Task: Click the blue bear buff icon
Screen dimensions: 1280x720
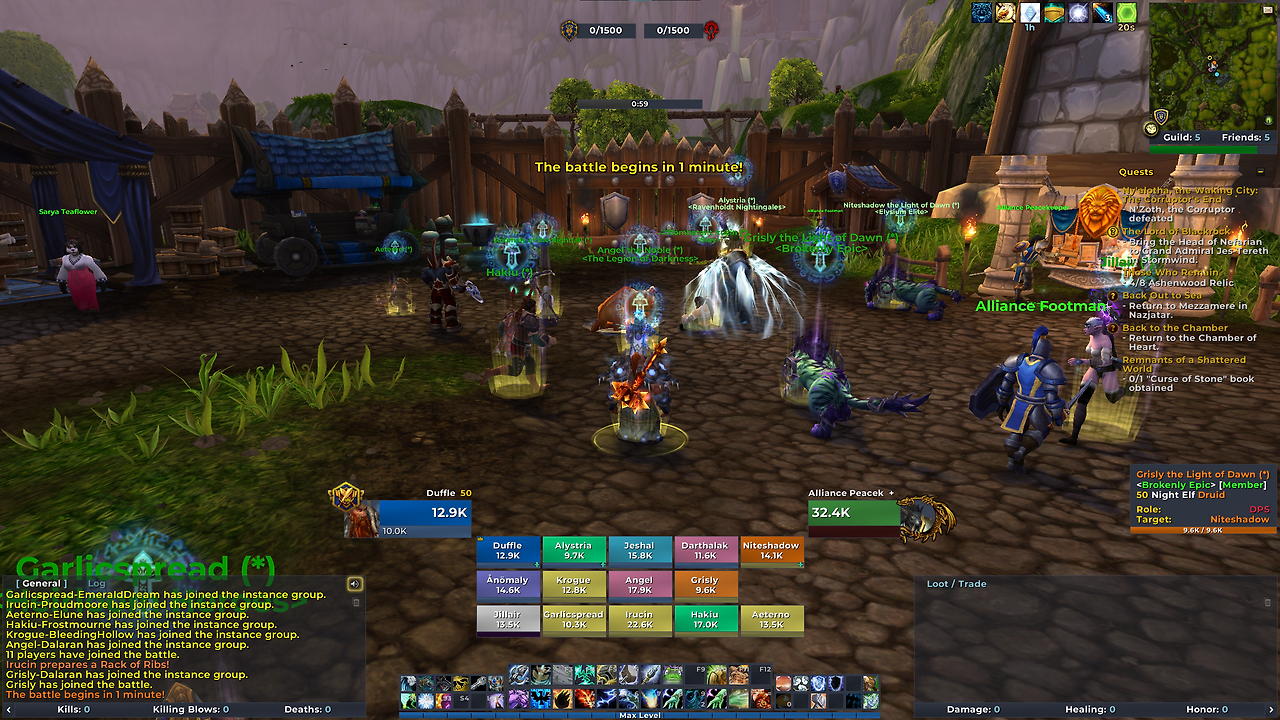Action: point(982,13)
